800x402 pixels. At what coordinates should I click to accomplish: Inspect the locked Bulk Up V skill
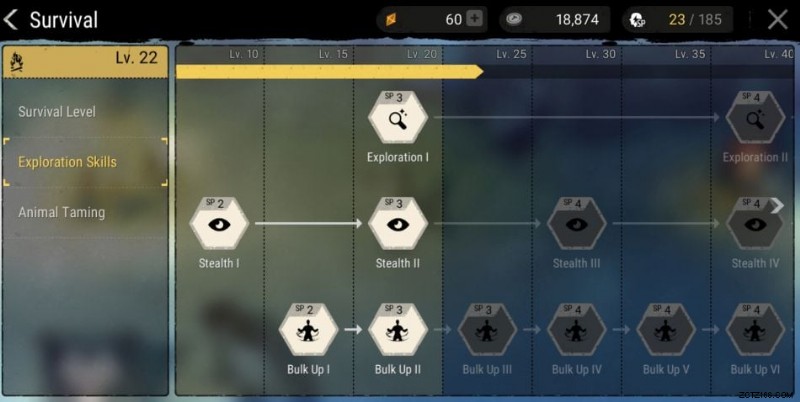(x=666, y=331)
